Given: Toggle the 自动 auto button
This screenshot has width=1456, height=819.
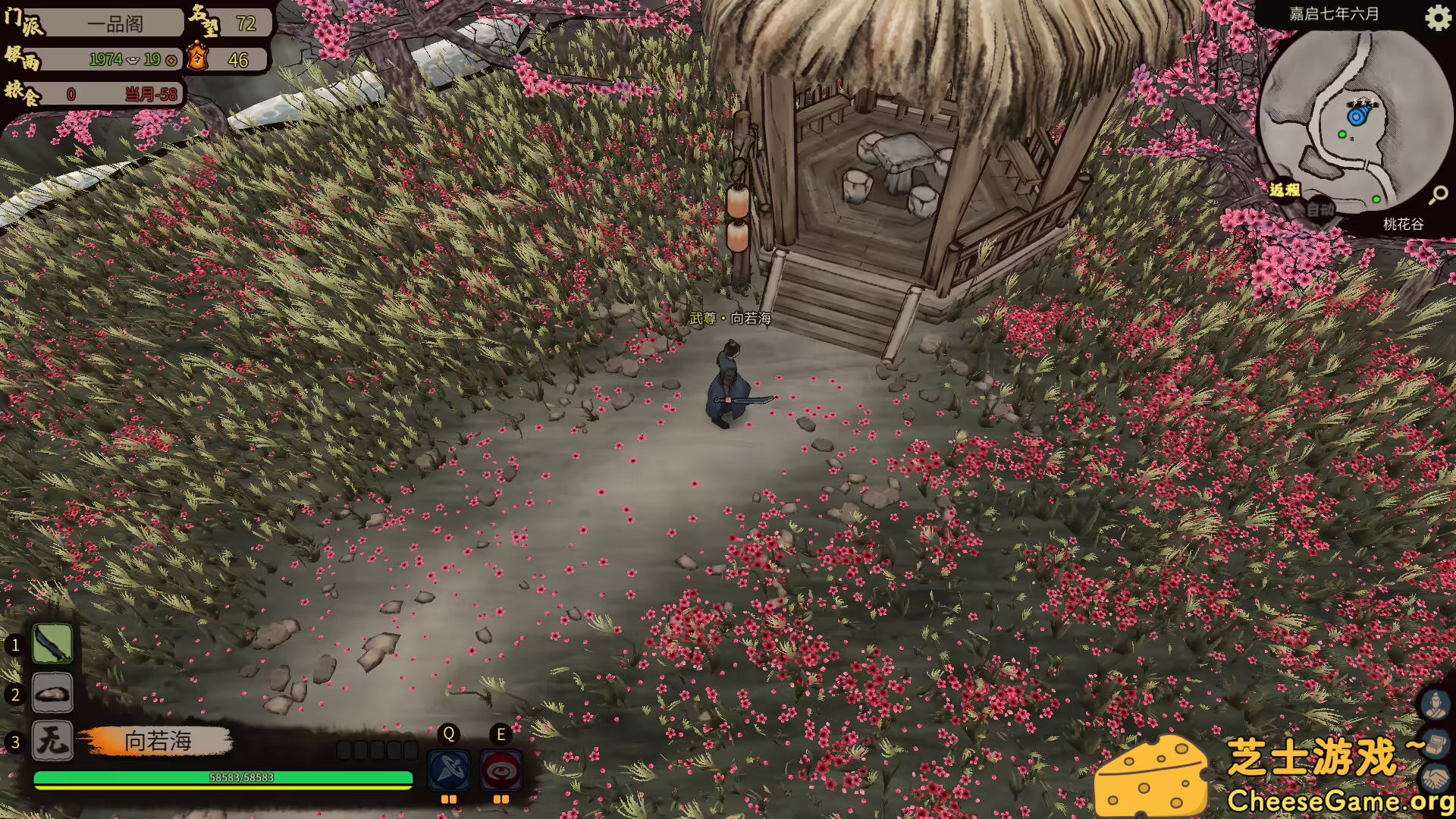Looking at the screenshot, I should [1320, 209].
